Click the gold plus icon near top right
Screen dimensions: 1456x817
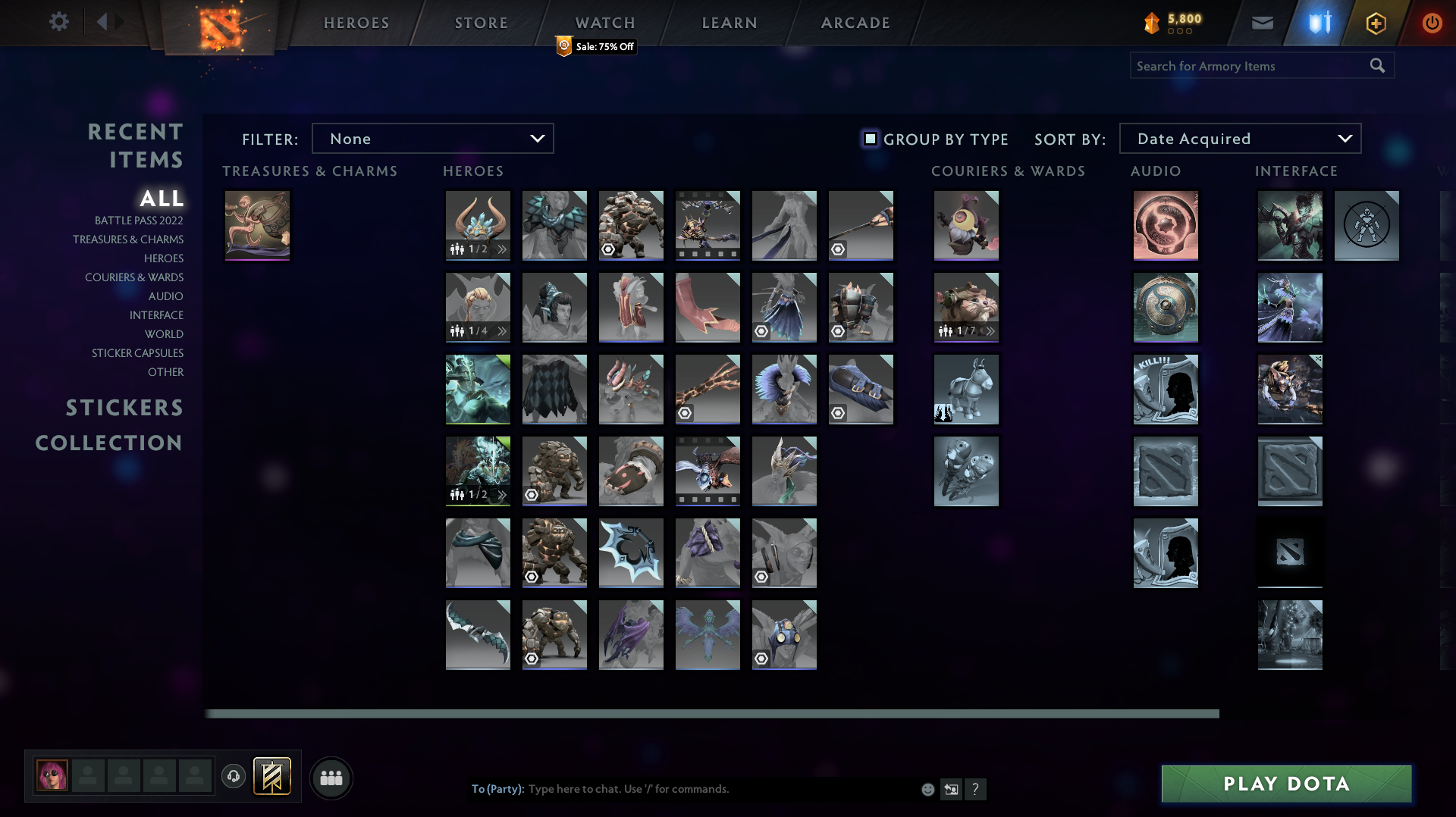(1375, 22)
